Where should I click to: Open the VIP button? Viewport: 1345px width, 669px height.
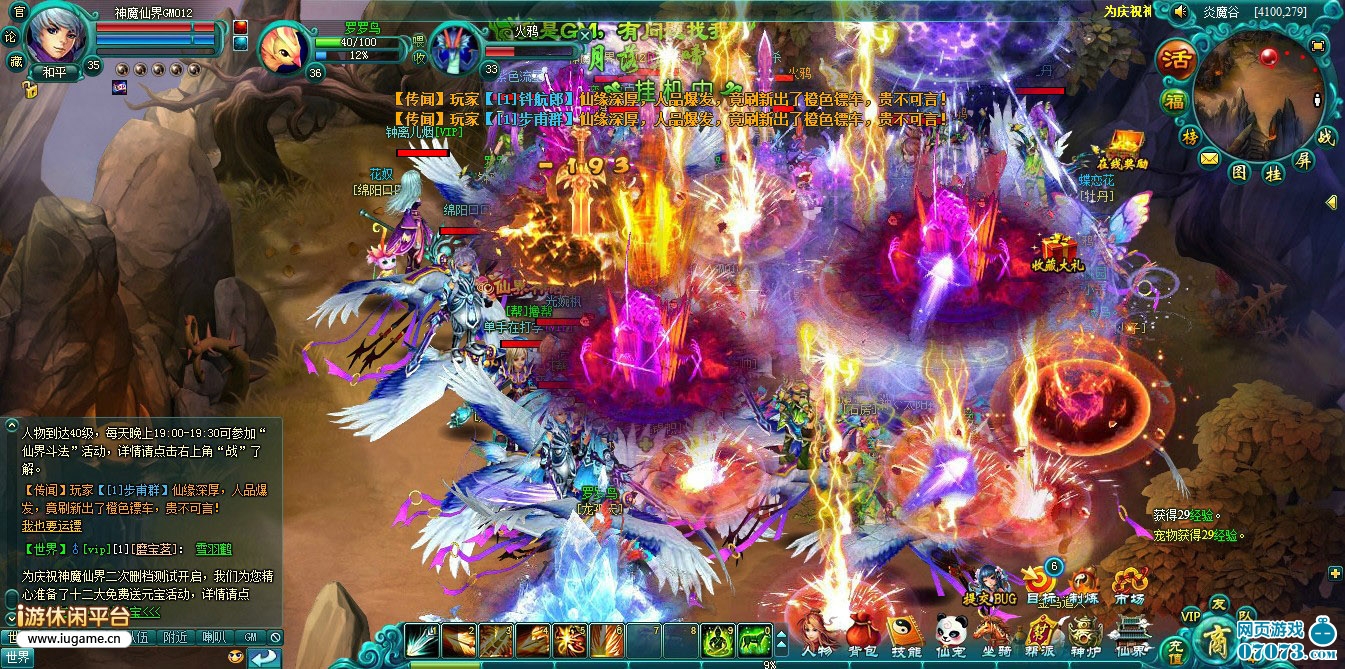point(1190,615)
